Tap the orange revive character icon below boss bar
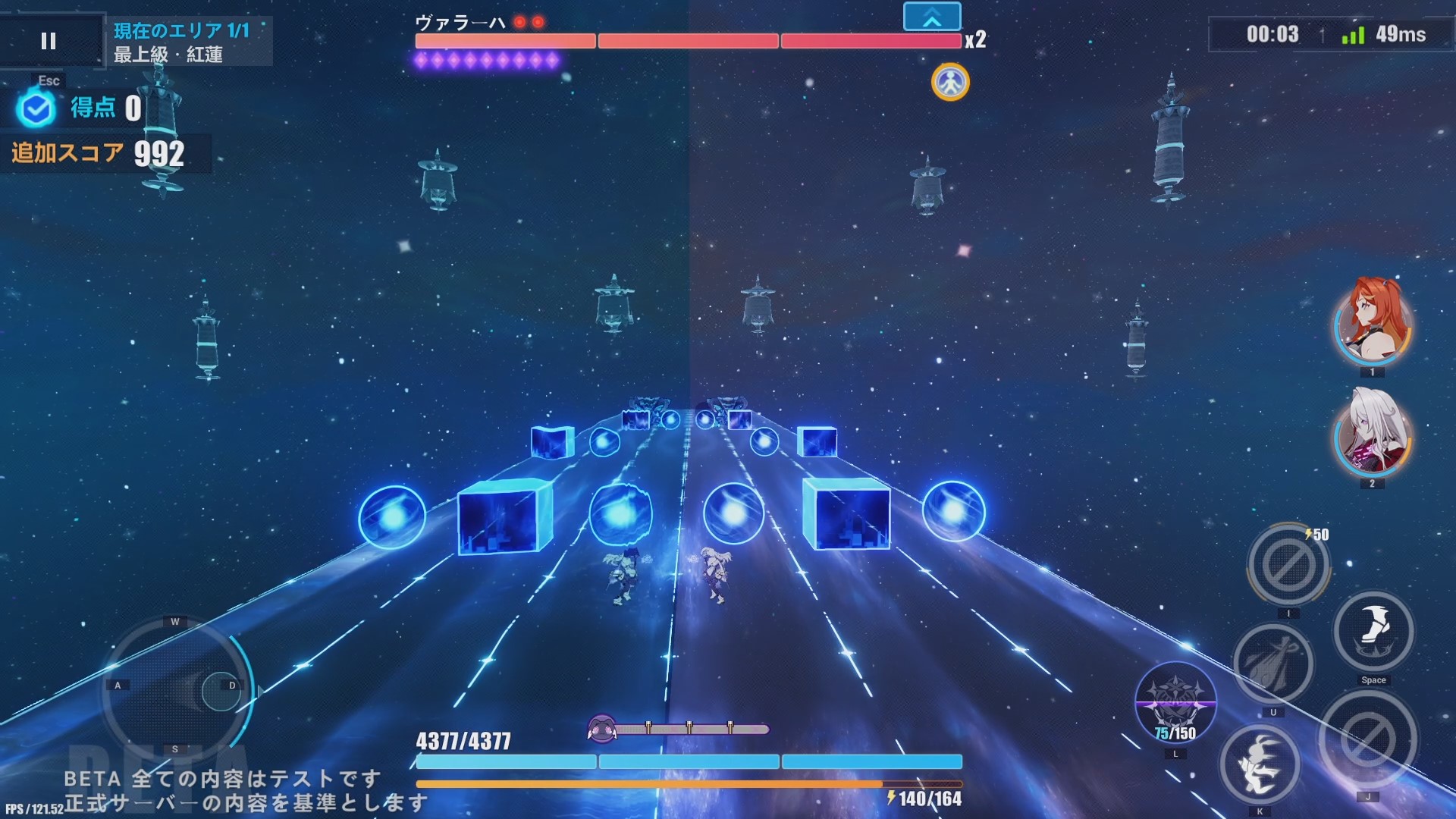The height and width of the screenshot is (819, 1456). tap(950, 82)
